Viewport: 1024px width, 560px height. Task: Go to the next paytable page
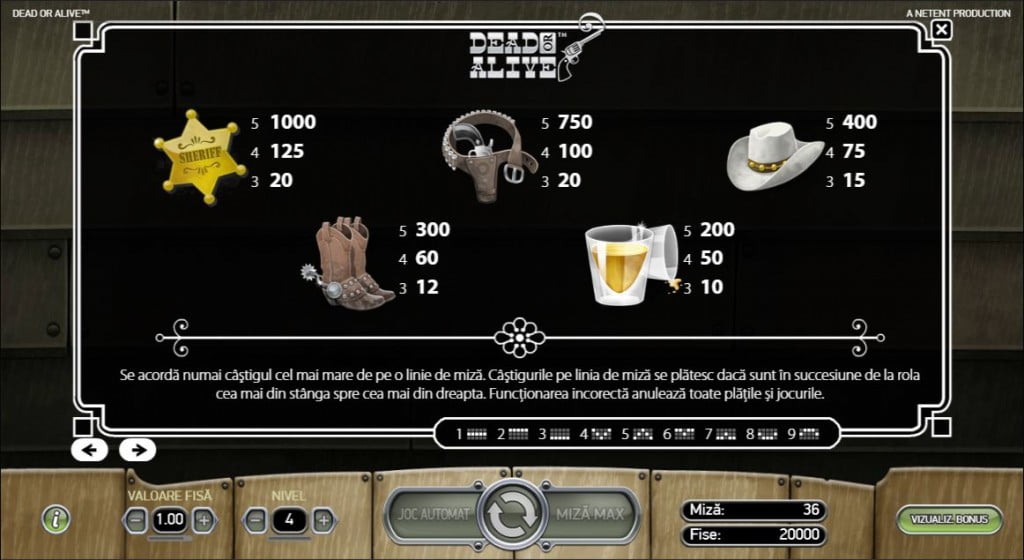pos(137,449)
